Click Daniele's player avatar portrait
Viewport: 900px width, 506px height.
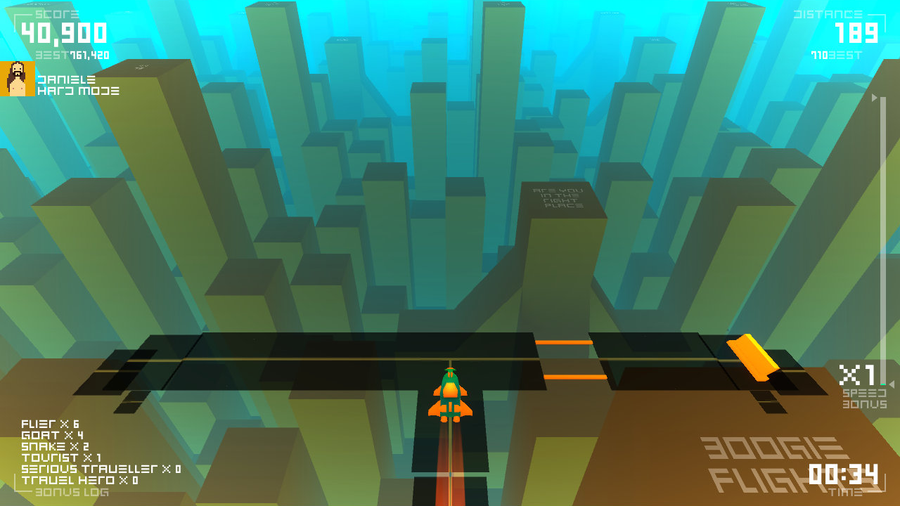tap(17, 79)
